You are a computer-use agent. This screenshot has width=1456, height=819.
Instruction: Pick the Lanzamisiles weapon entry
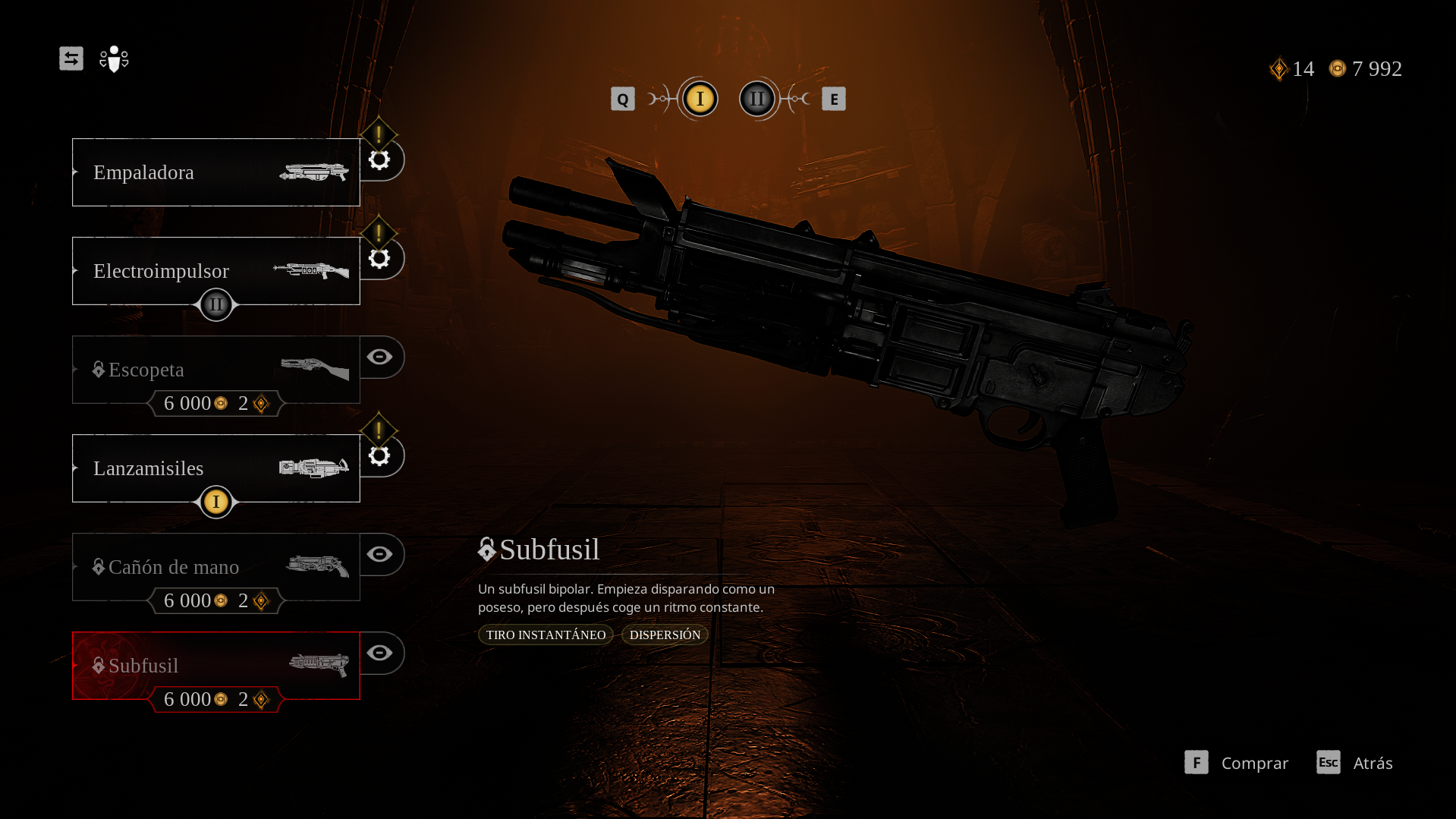pos(215,468)
